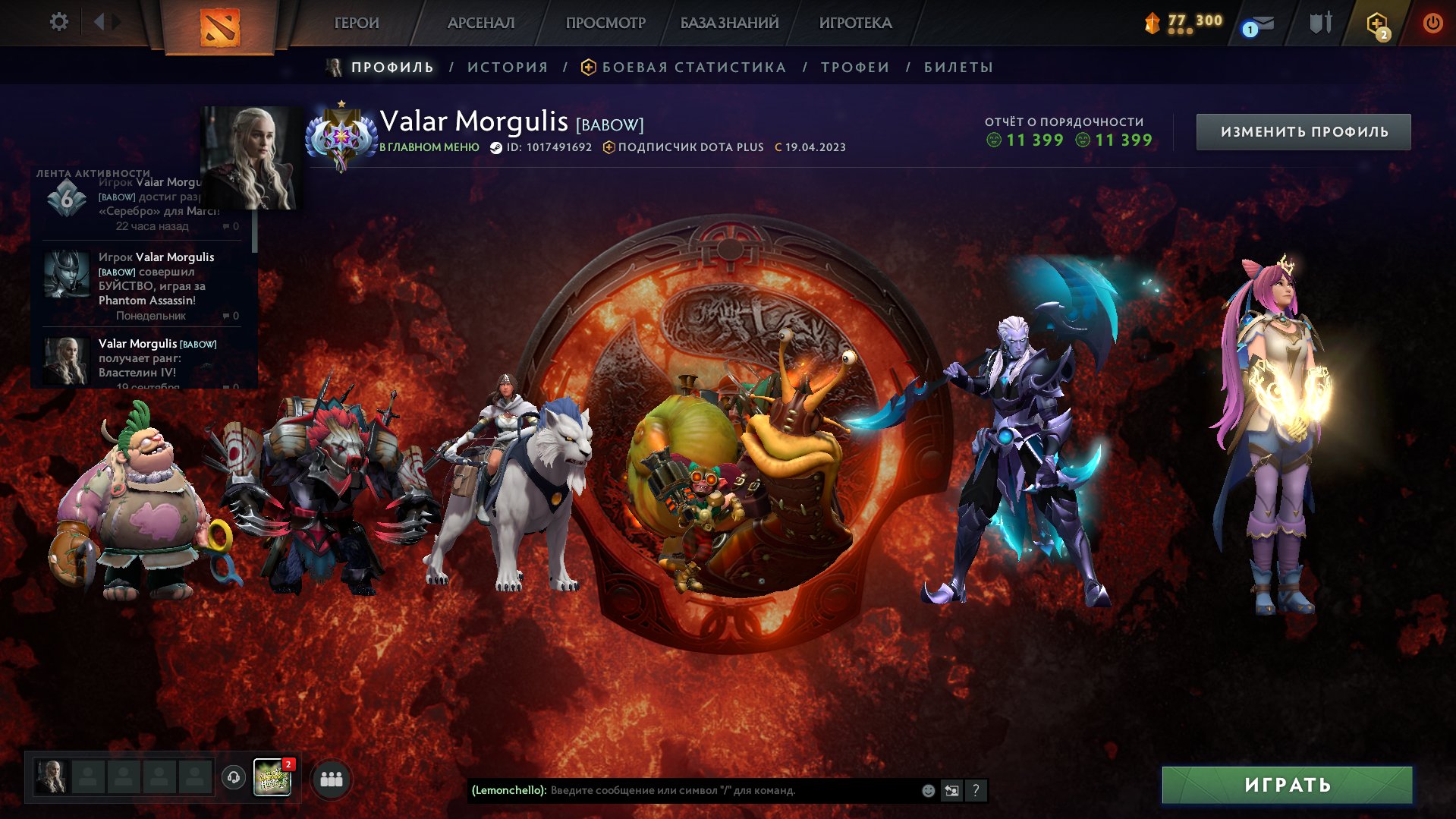This screenshot has width=1456, height=819.
Task: Open the ИГРОТЕКА menu item
Action: [x=856, y=23]
